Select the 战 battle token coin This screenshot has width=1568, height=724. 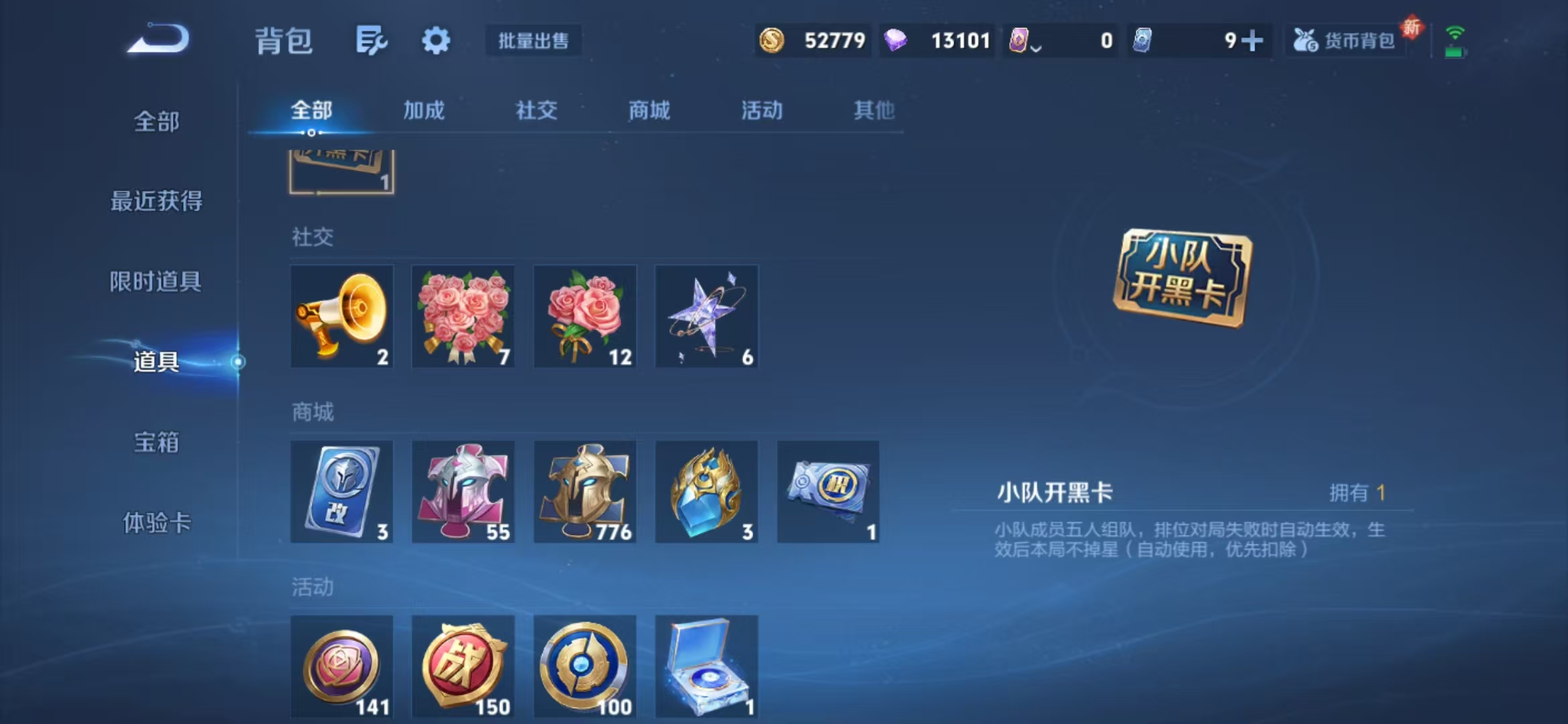pos(463,667)
